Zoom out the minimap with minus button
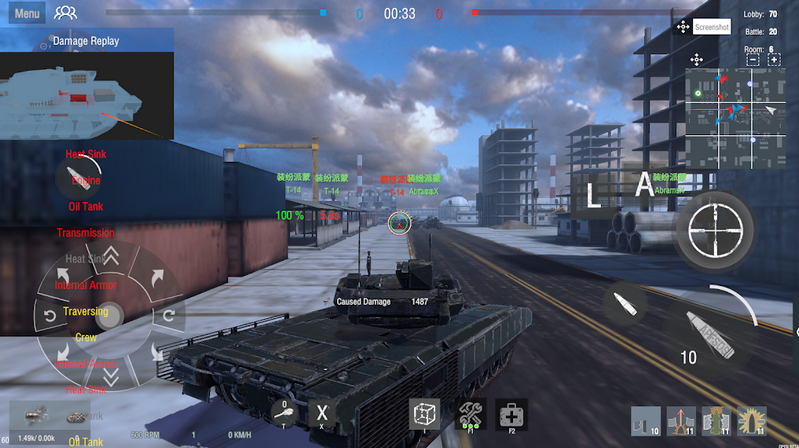The image size is (799, 448). coord(752,60)
